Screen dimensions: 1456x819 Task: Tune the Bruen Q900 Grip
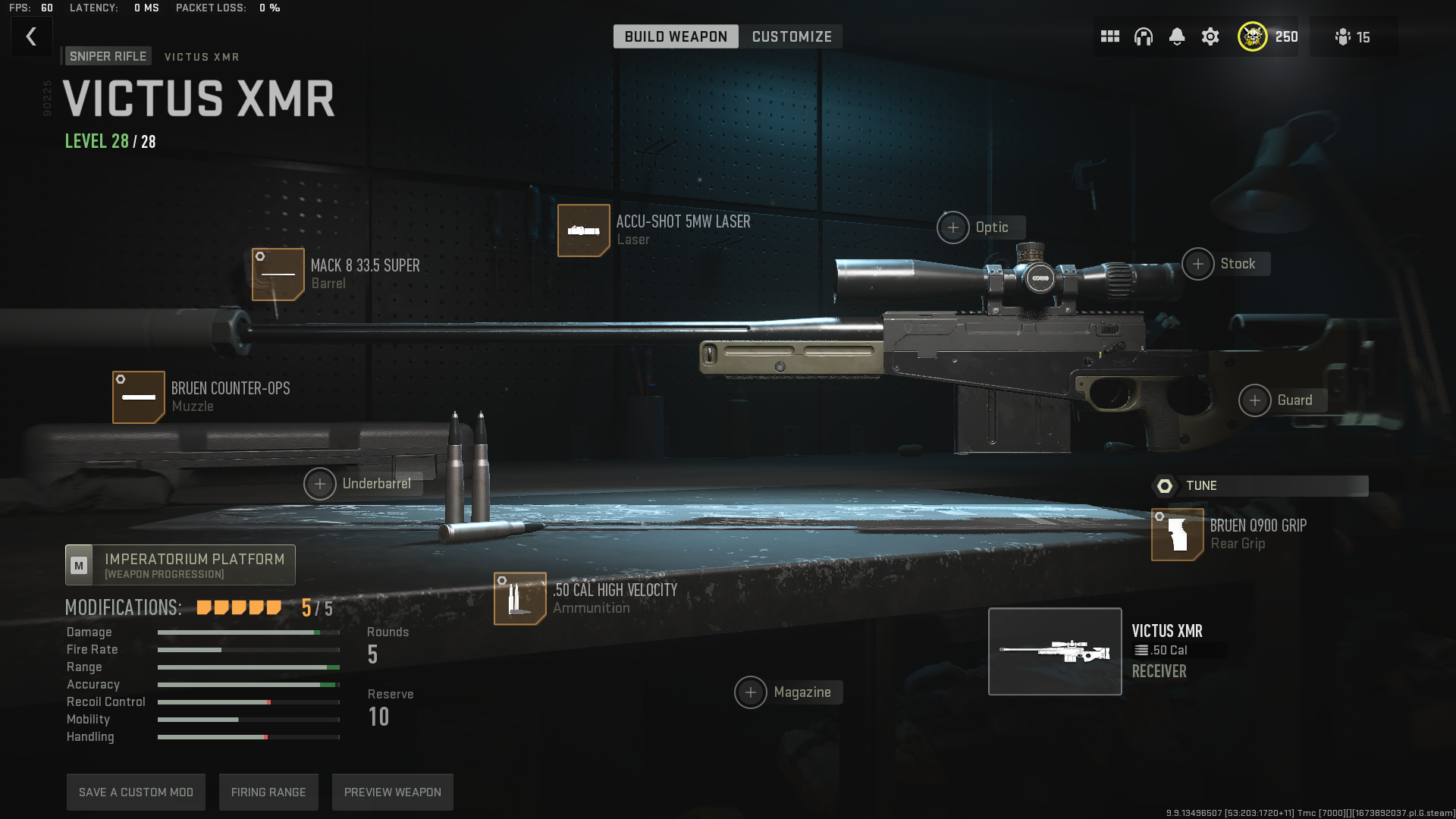tap(1260, 486)
